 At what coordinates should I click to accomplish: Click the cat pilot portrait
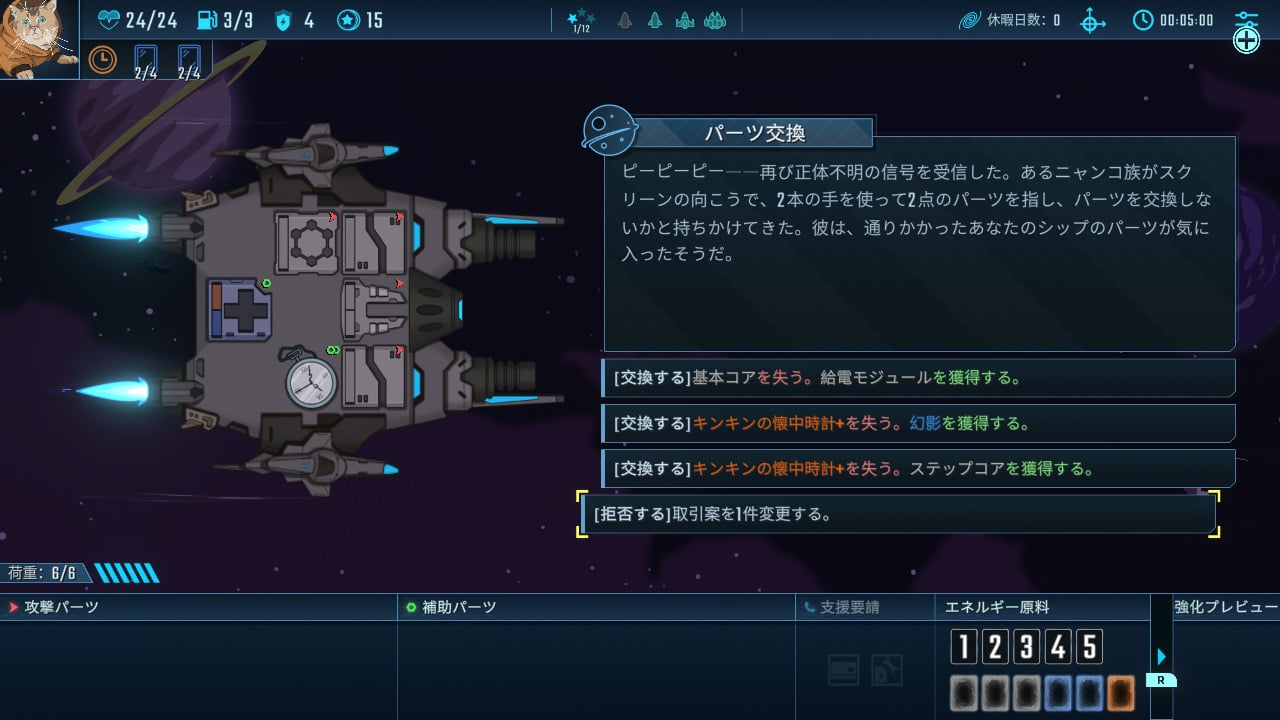[38, 38]
